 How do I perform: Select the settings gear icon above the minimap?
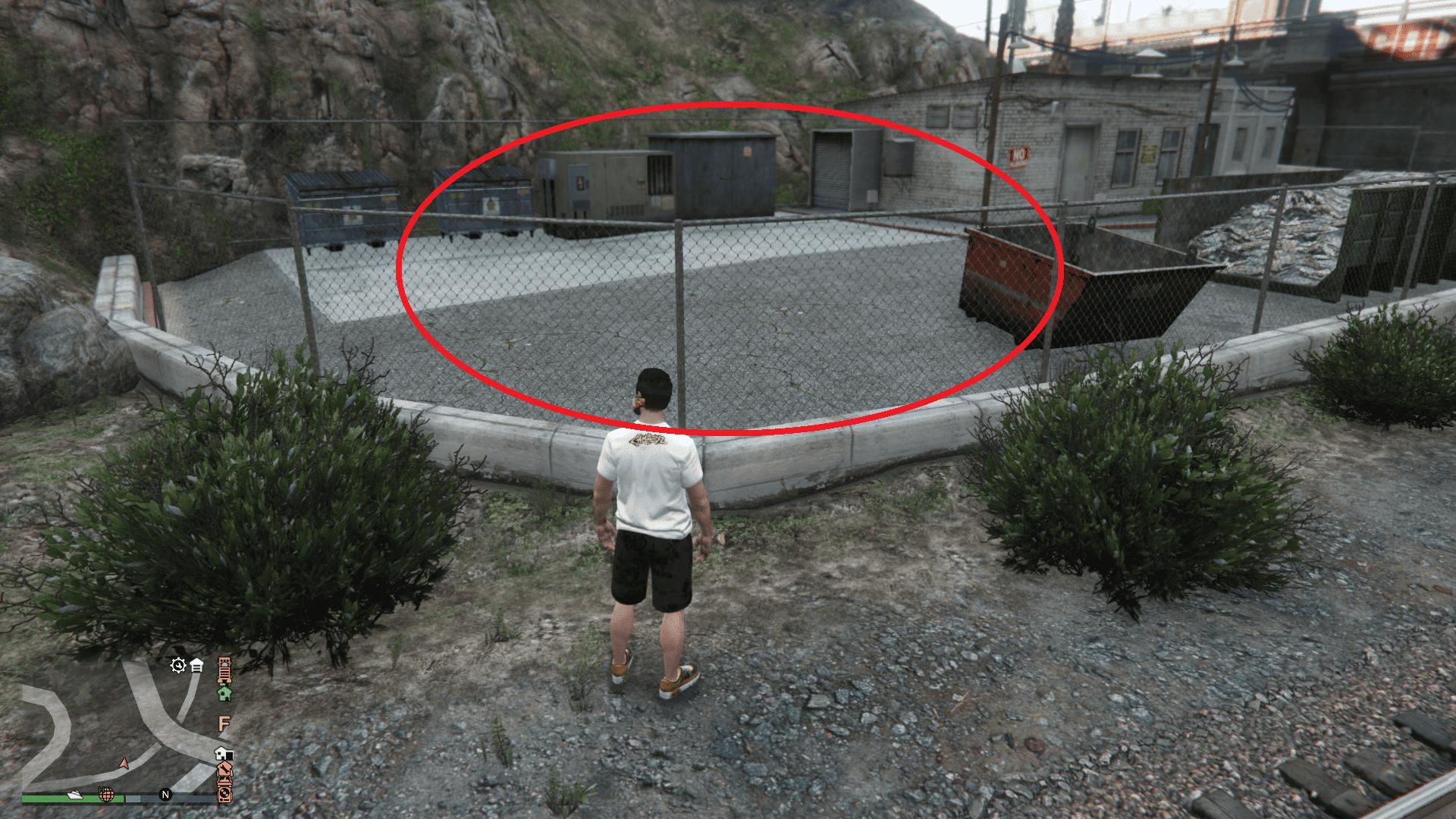coord(177,666)
